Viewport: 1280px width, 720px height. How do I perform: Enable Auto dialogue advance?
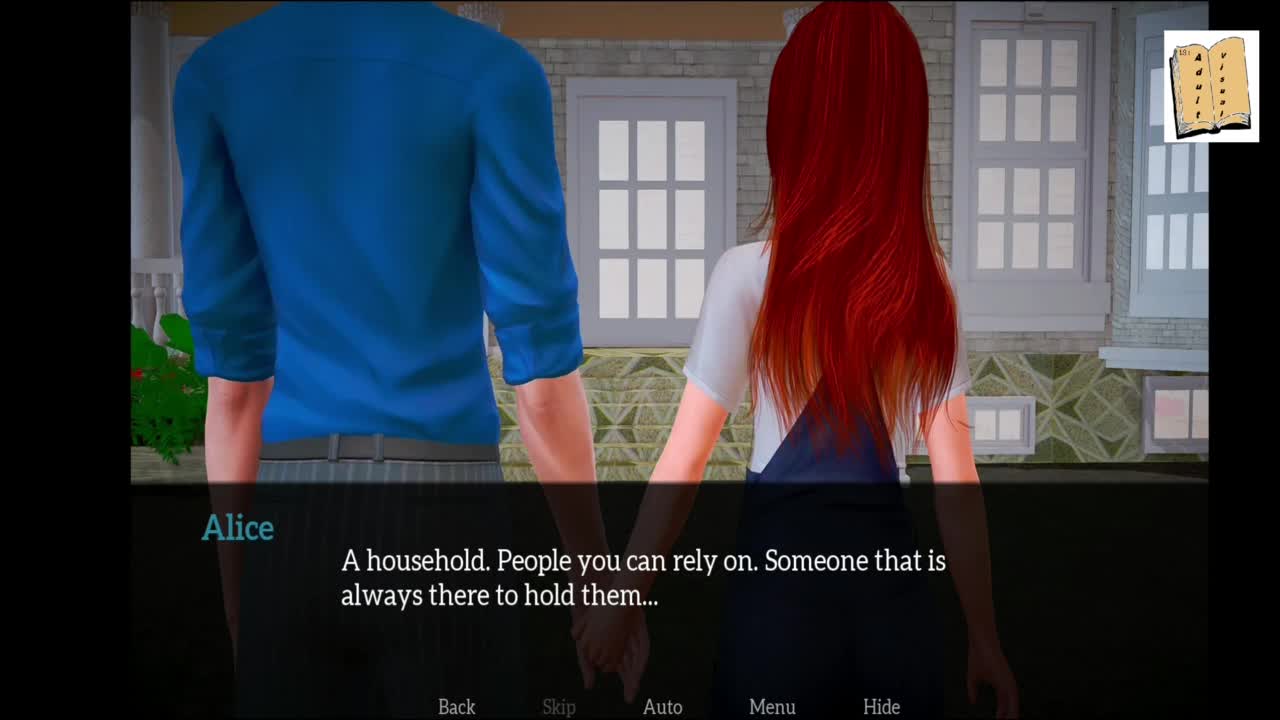pos(662,707)
